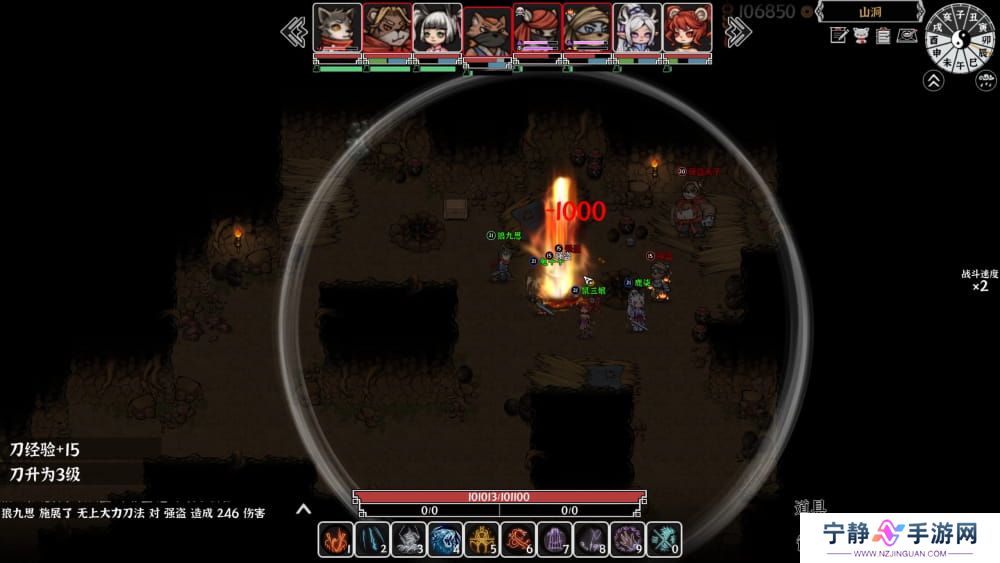
Task: Click the left turn-order scroll arrows
Action: [293, 31]
